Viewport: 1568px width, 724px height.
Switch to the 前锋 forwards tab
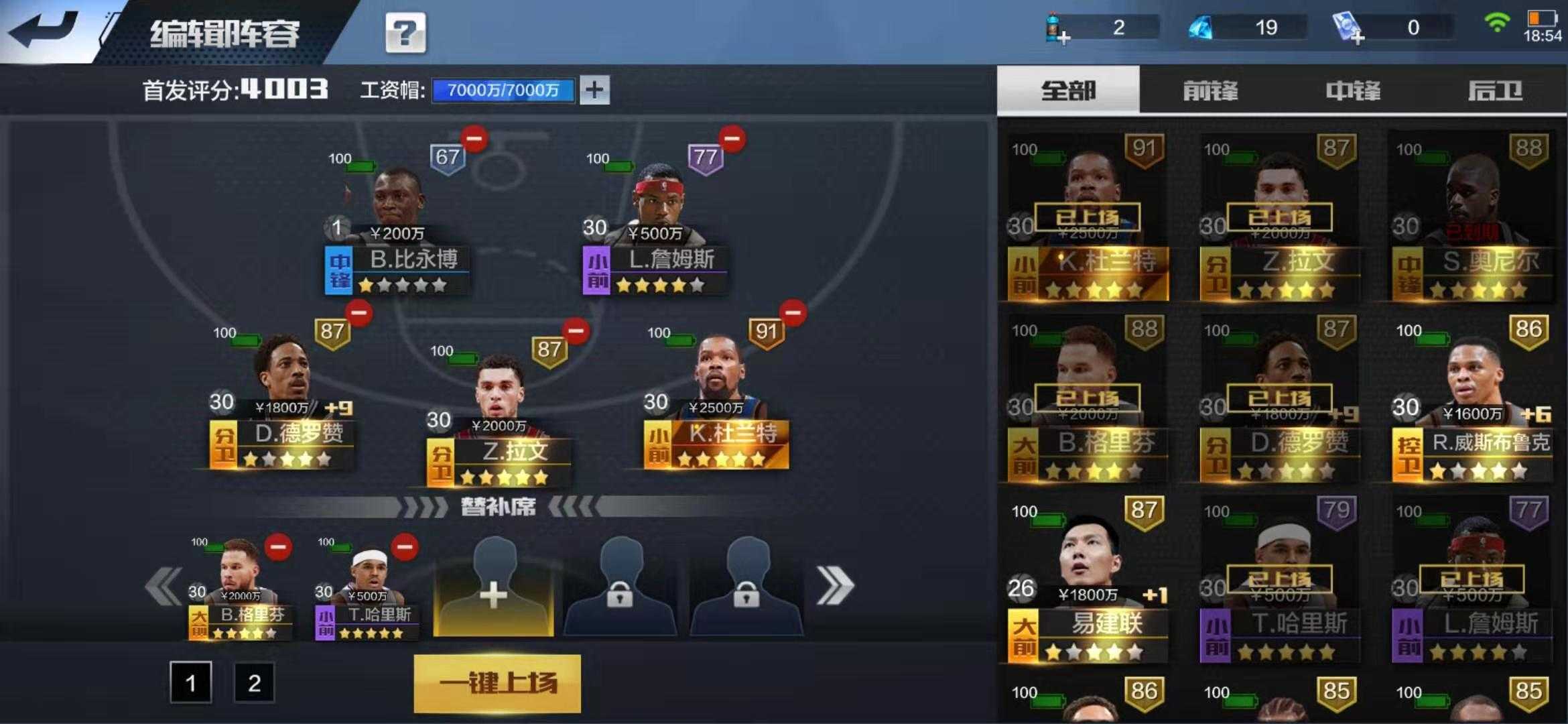point(1210,90)
